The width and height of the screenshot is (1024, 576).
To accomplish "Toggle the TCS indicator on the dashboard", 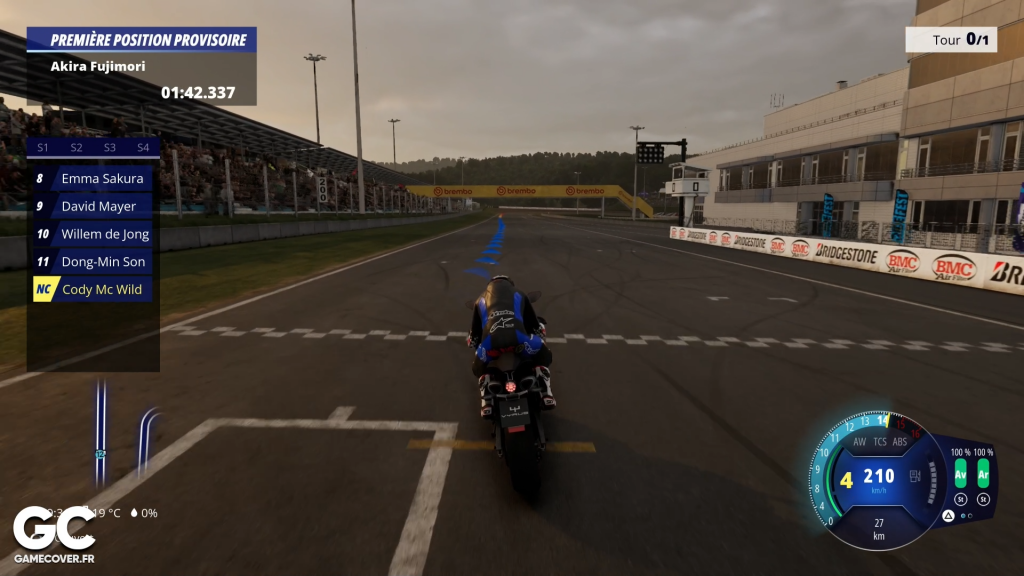I will (x=880, y=441).
